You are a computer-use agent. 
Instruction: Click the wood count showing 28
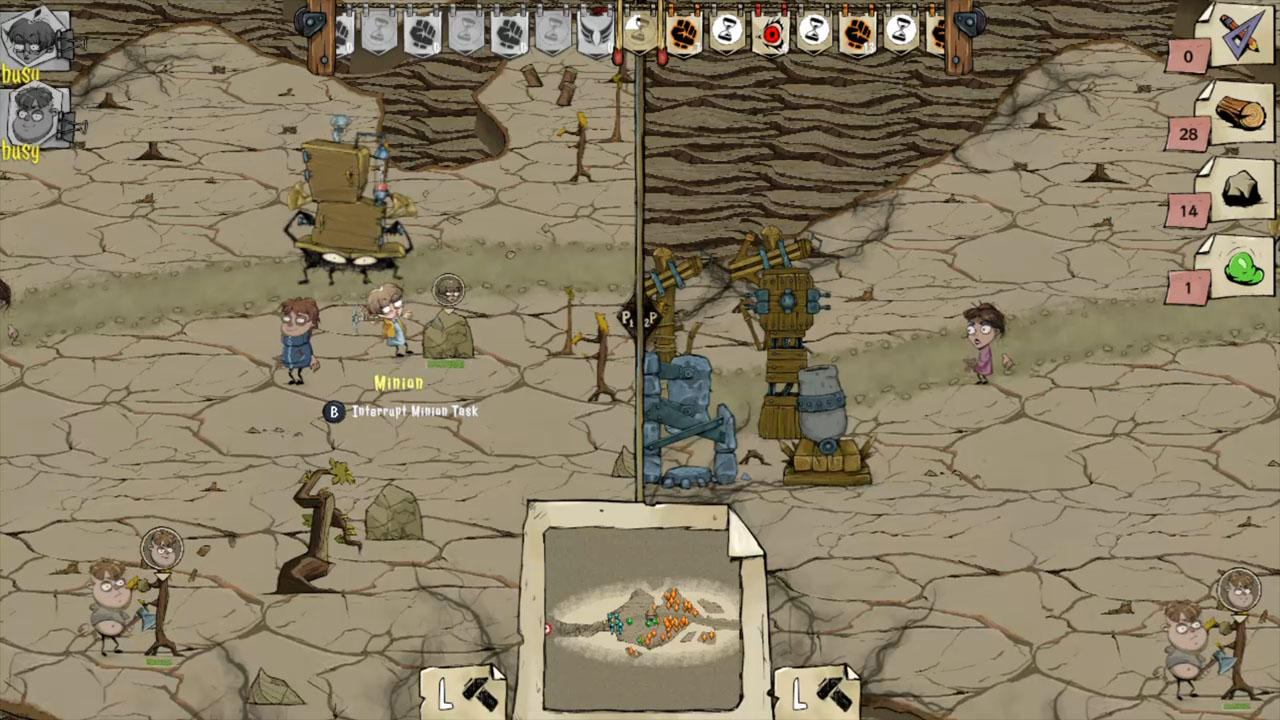pyautogui.click(x=1188, y=134)
